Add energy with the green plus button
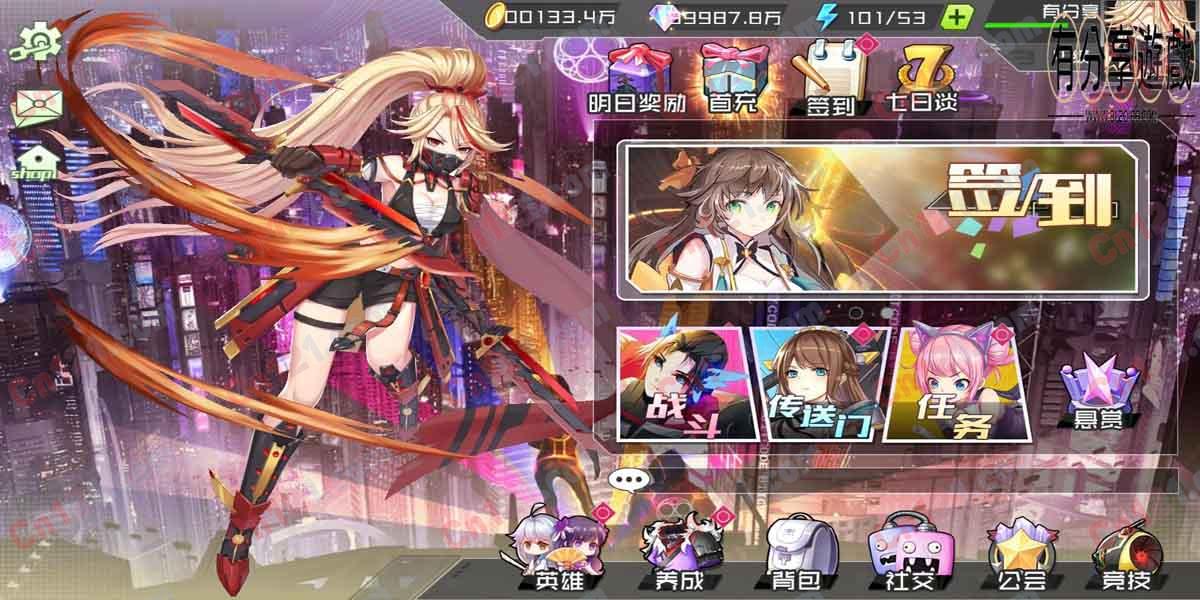The height and width of the screenshot is (600, 1200). 957,16
